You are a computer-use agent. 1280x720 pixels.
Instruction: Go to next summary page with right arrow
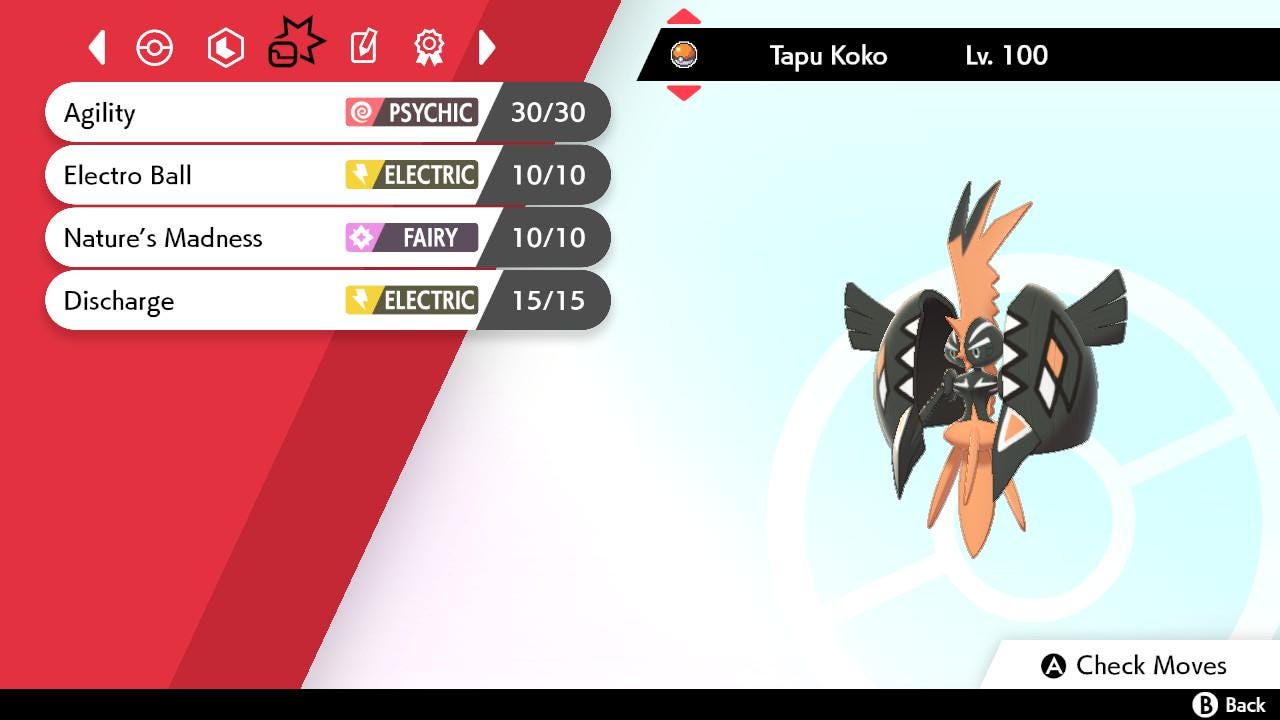pyautogui.click(x=487, y=47)
